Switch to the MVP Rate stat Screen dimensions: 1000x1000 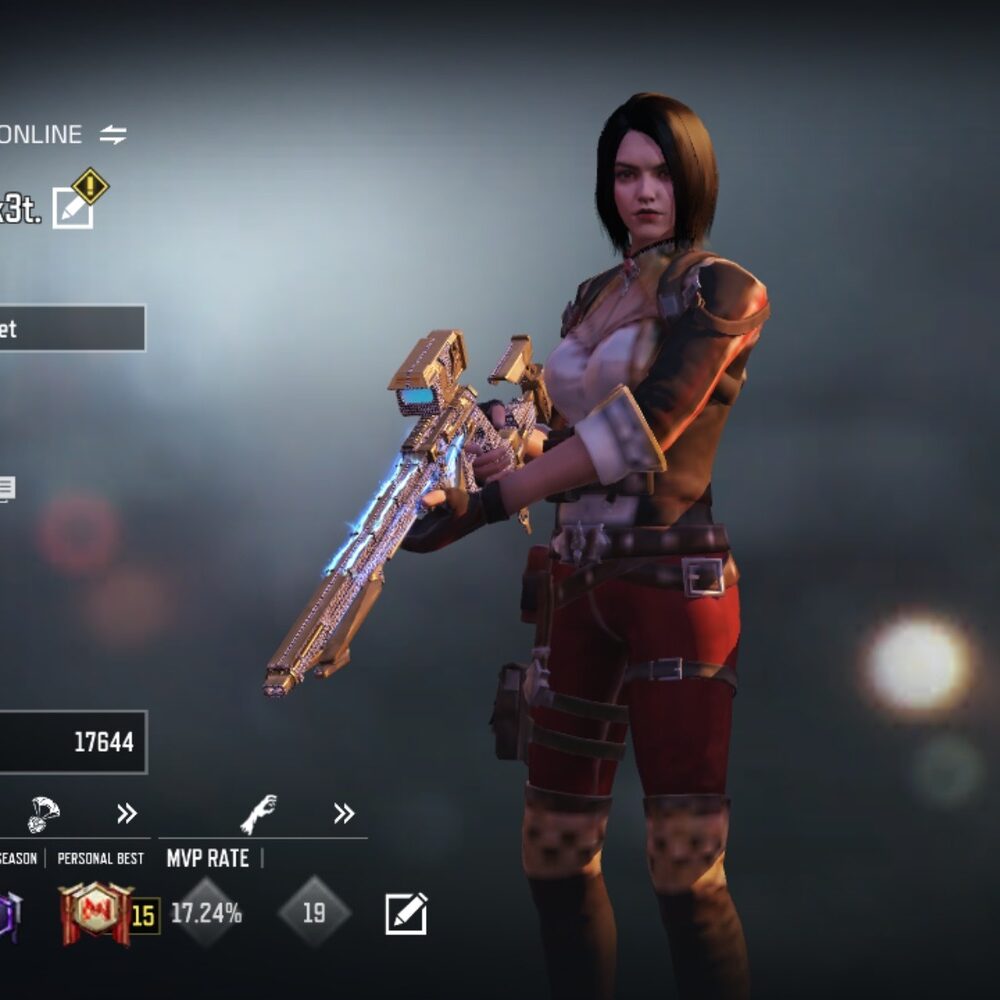(207, 858)
